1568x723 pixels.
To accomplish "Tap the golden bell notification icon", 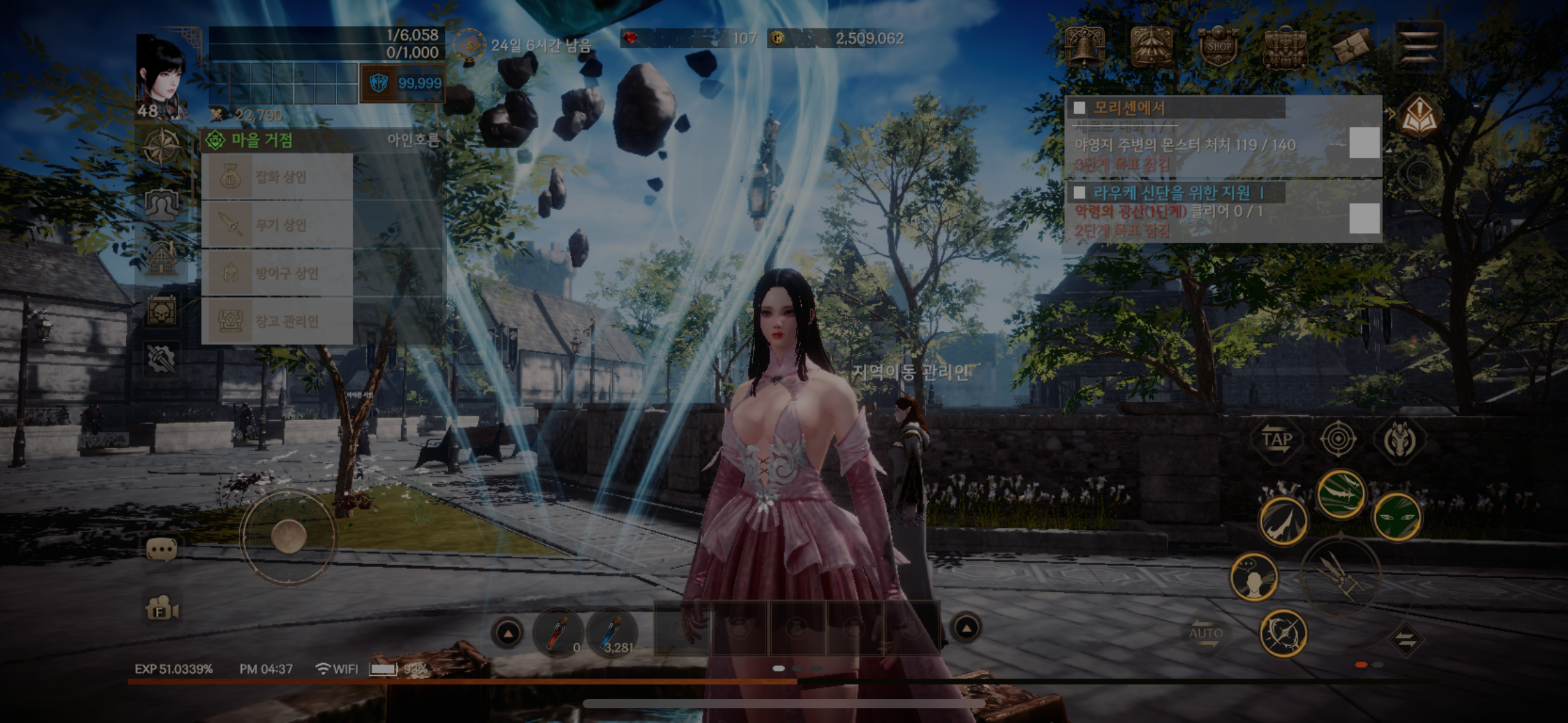I will (x=1085, y=47).
